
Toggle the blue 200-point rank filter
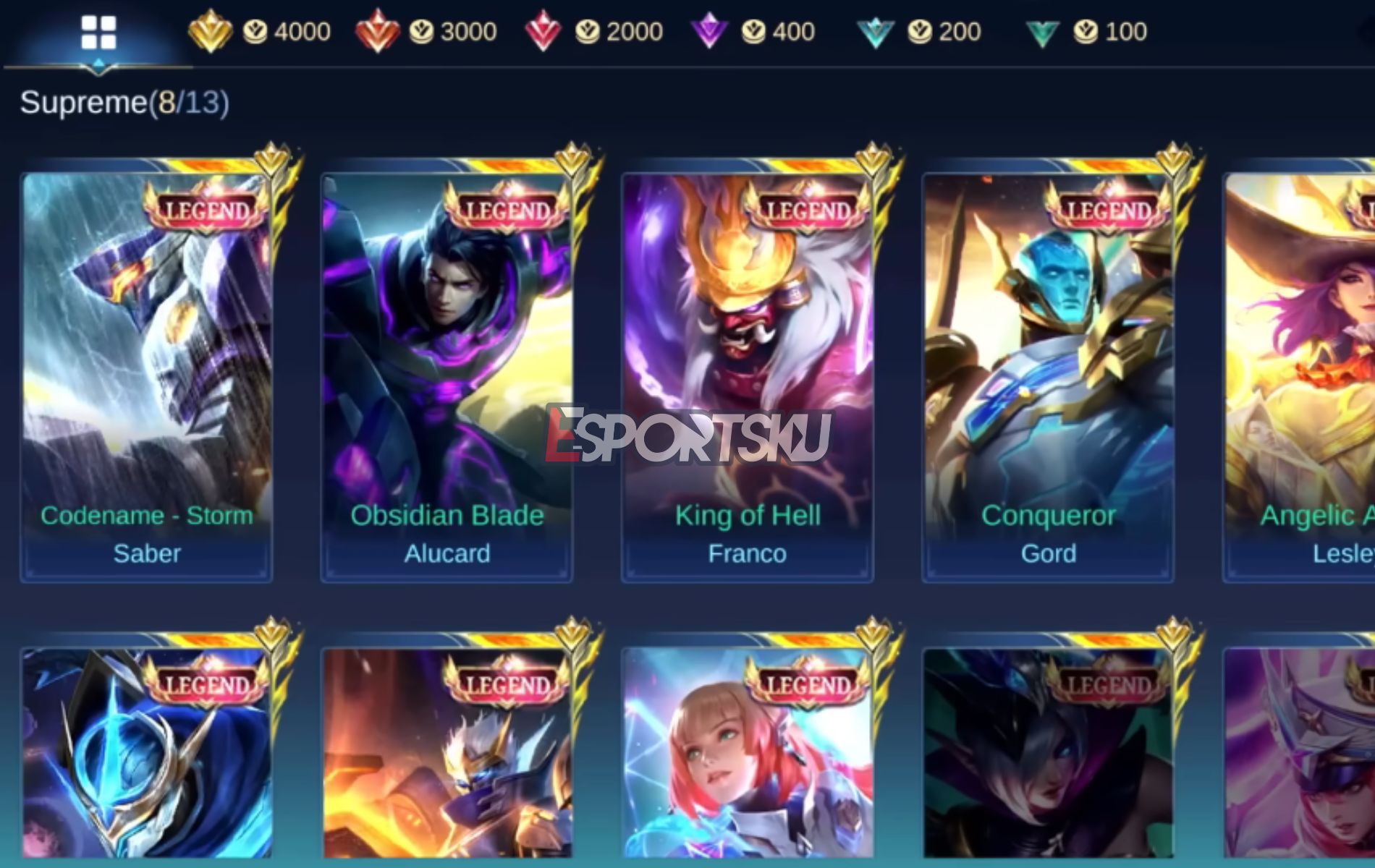coord(877,30)
